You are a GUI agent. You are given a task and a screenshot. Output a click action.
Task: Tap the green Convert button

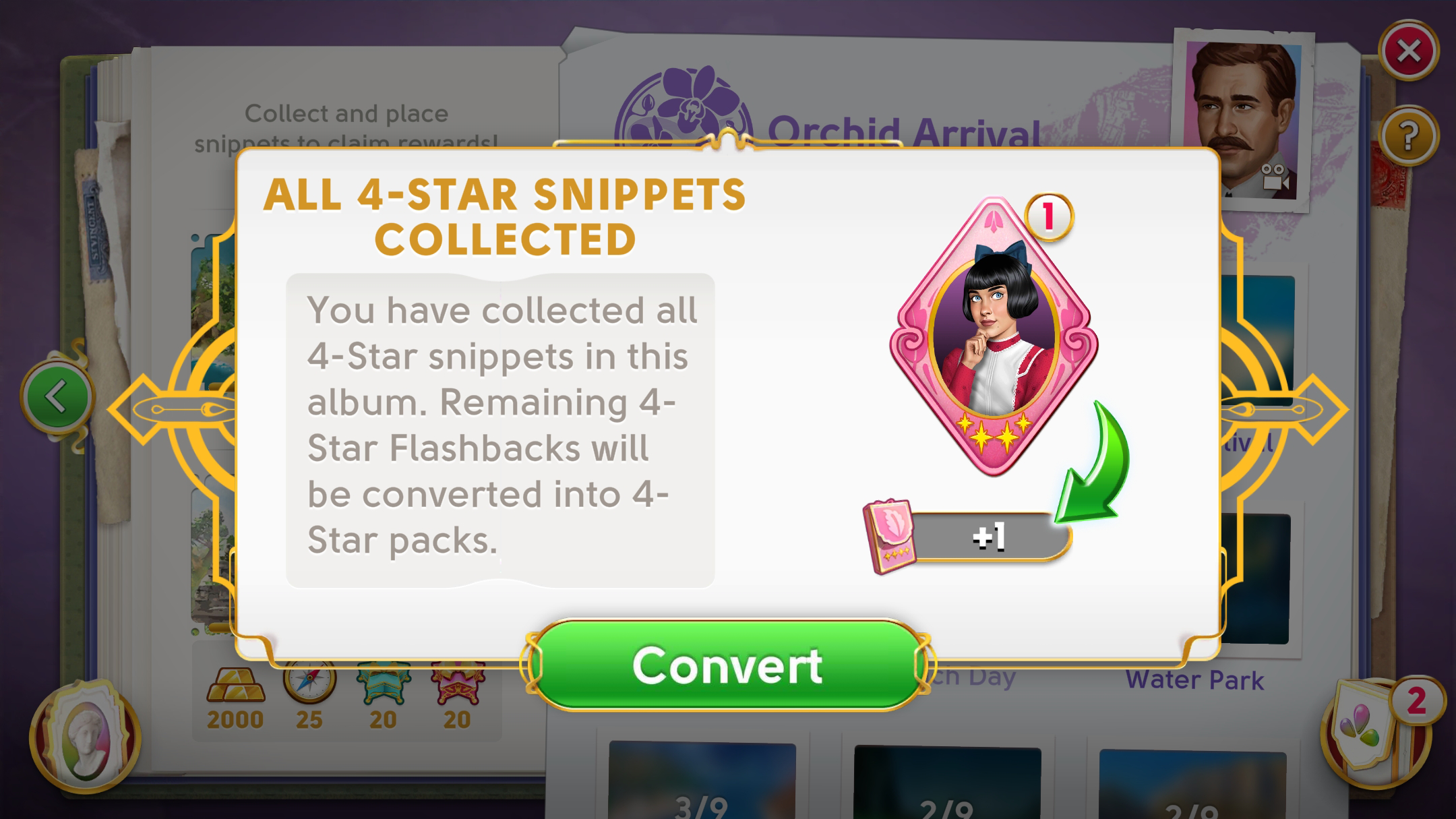coord(727,665)
